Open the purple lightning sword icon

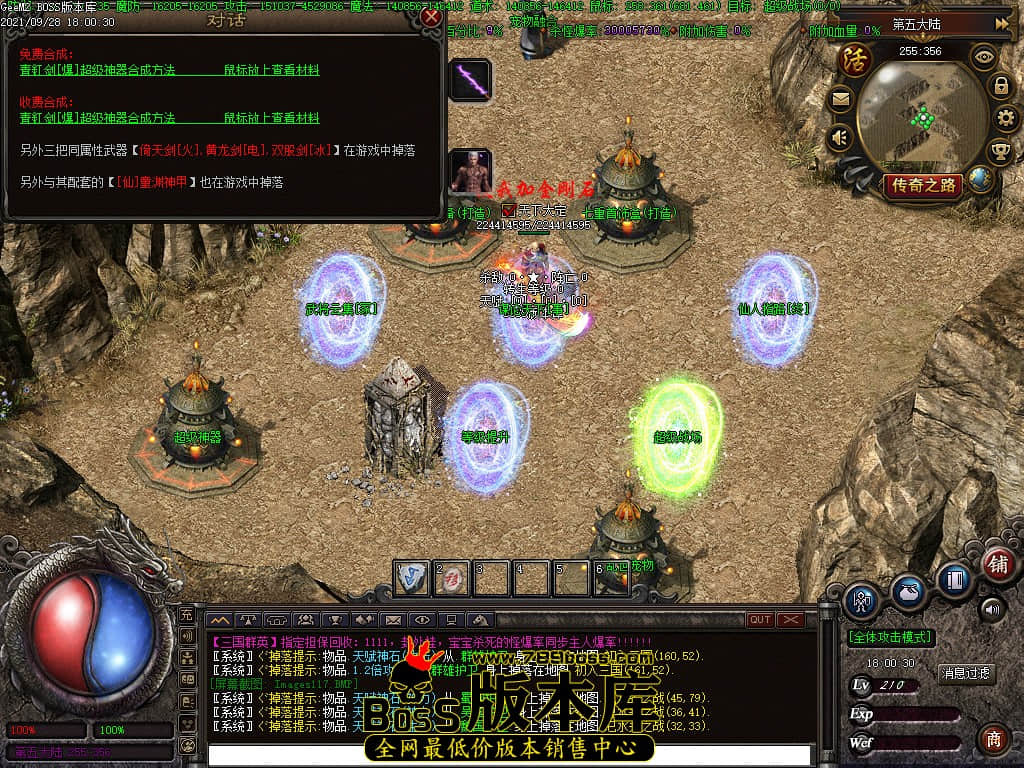pyautogui.click(x=469, y=80)
